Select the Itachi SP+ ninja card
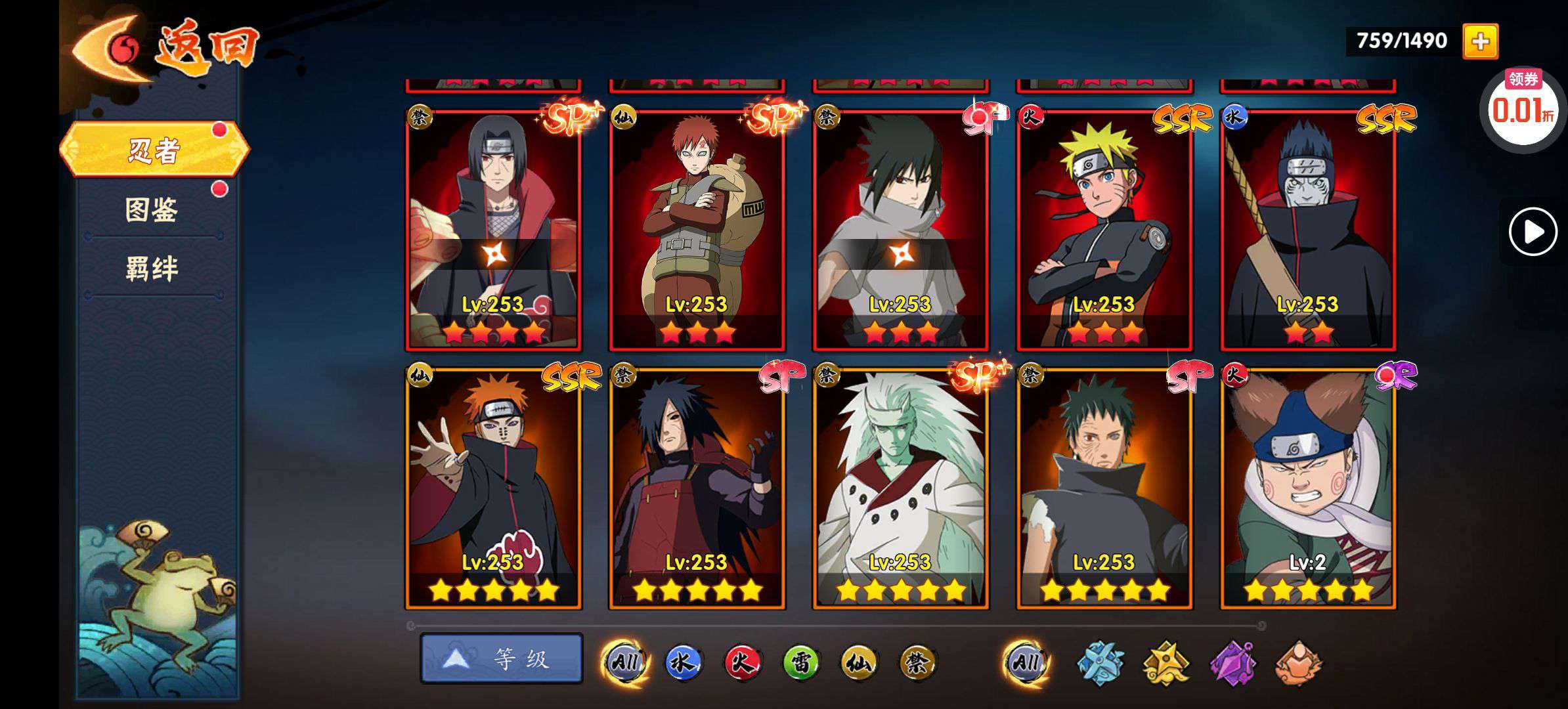The height and width of the screenshot is (709, 1568). tap(493, 230)
